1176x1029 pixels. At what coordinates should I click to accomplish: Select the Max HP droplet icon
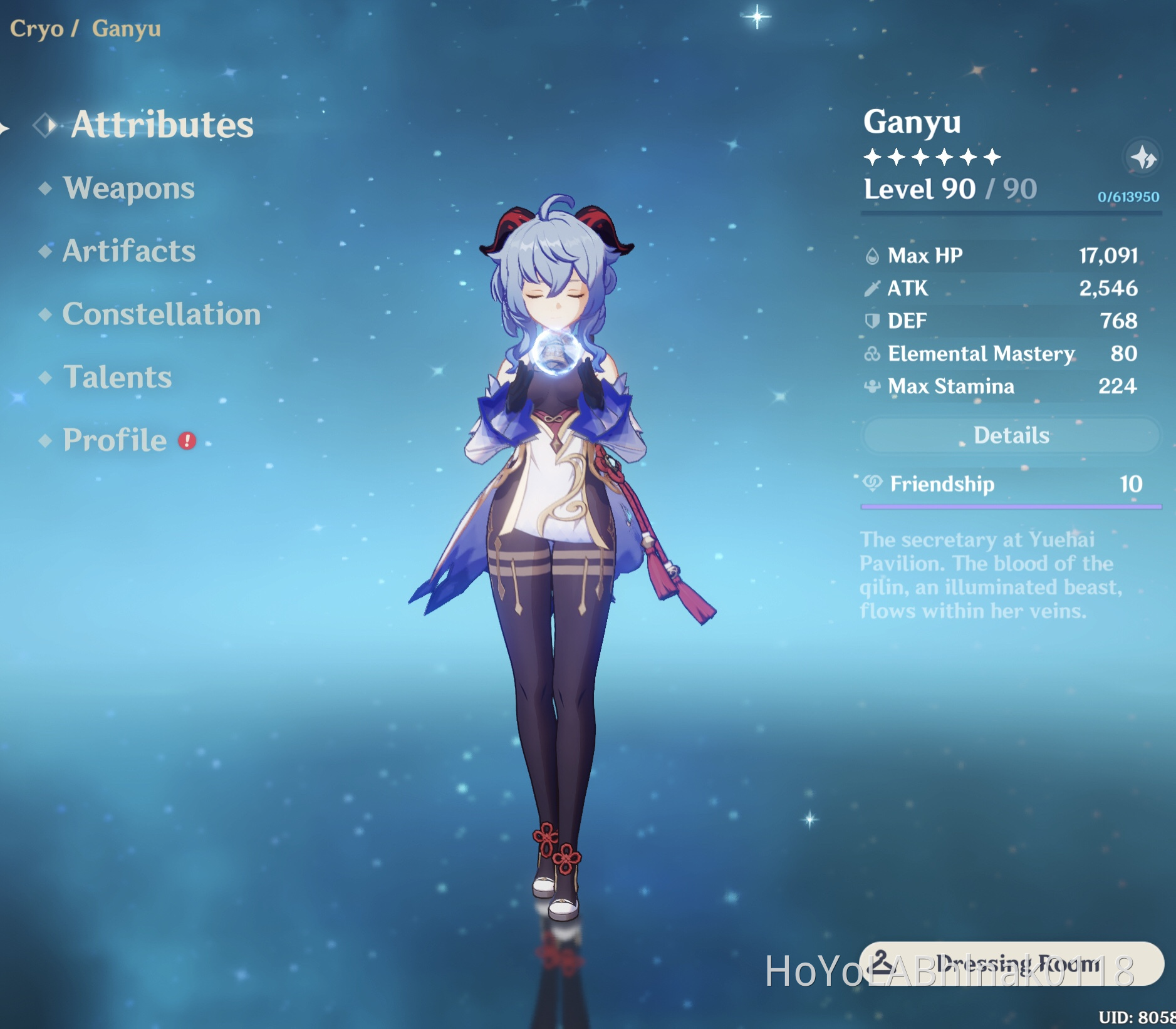[x=872, y=256]
